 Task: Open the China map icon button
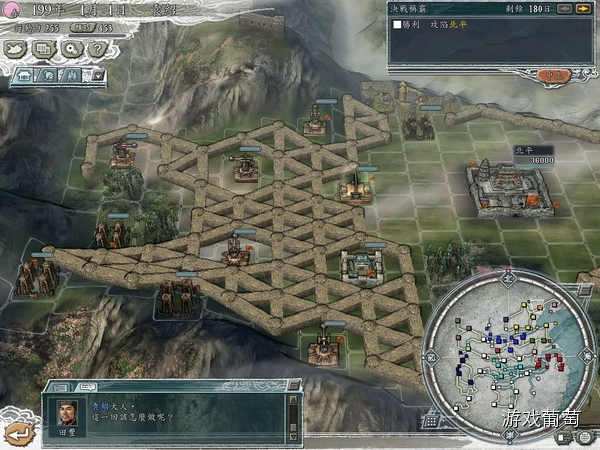(x=17, y=49)
